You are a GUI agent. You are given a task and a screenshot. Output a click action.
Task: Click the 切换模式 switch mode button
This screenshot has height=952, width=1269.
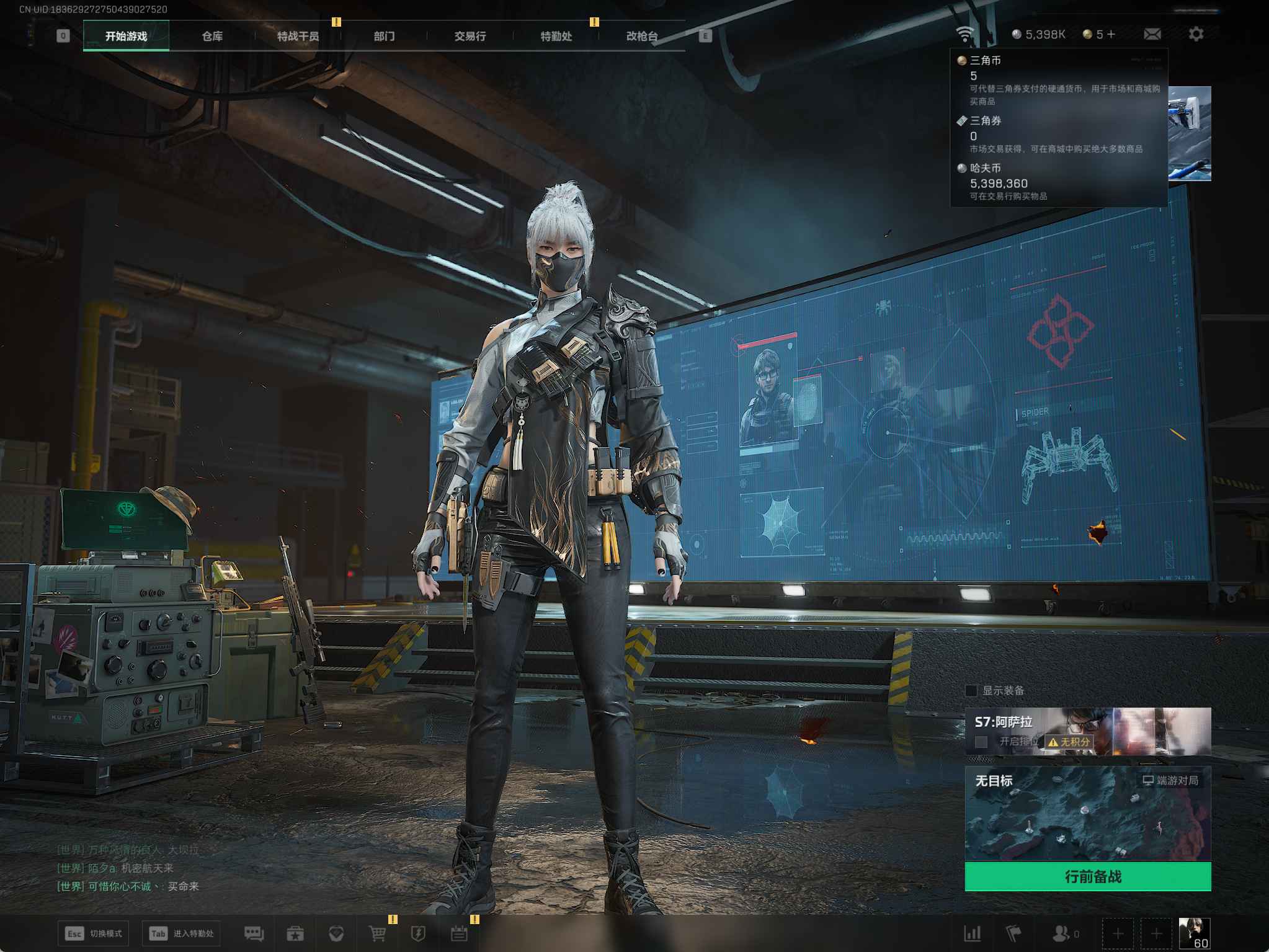pos(95,933)
